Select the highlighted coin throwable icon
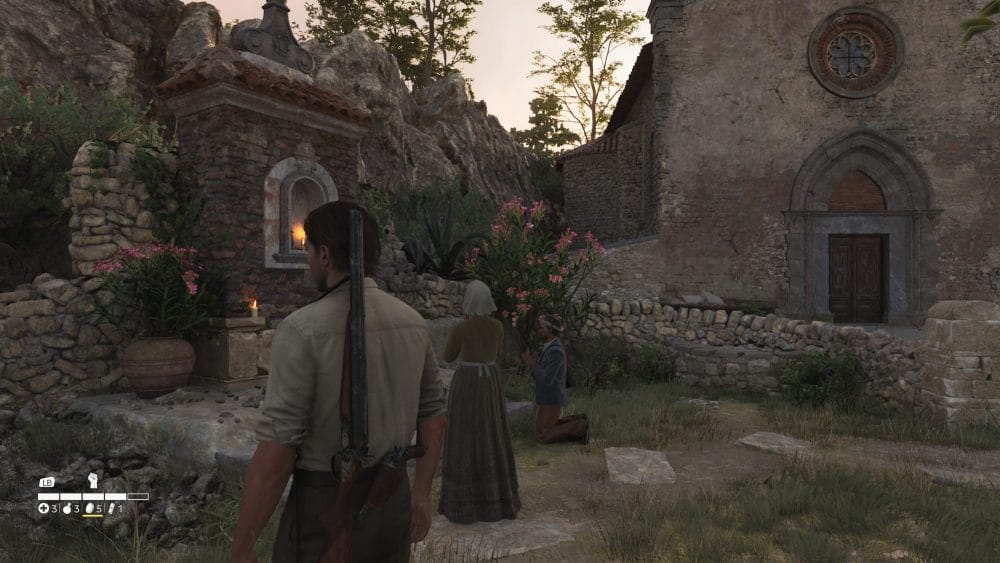Viewport: 1000px width, 563px height. [88, 508]
